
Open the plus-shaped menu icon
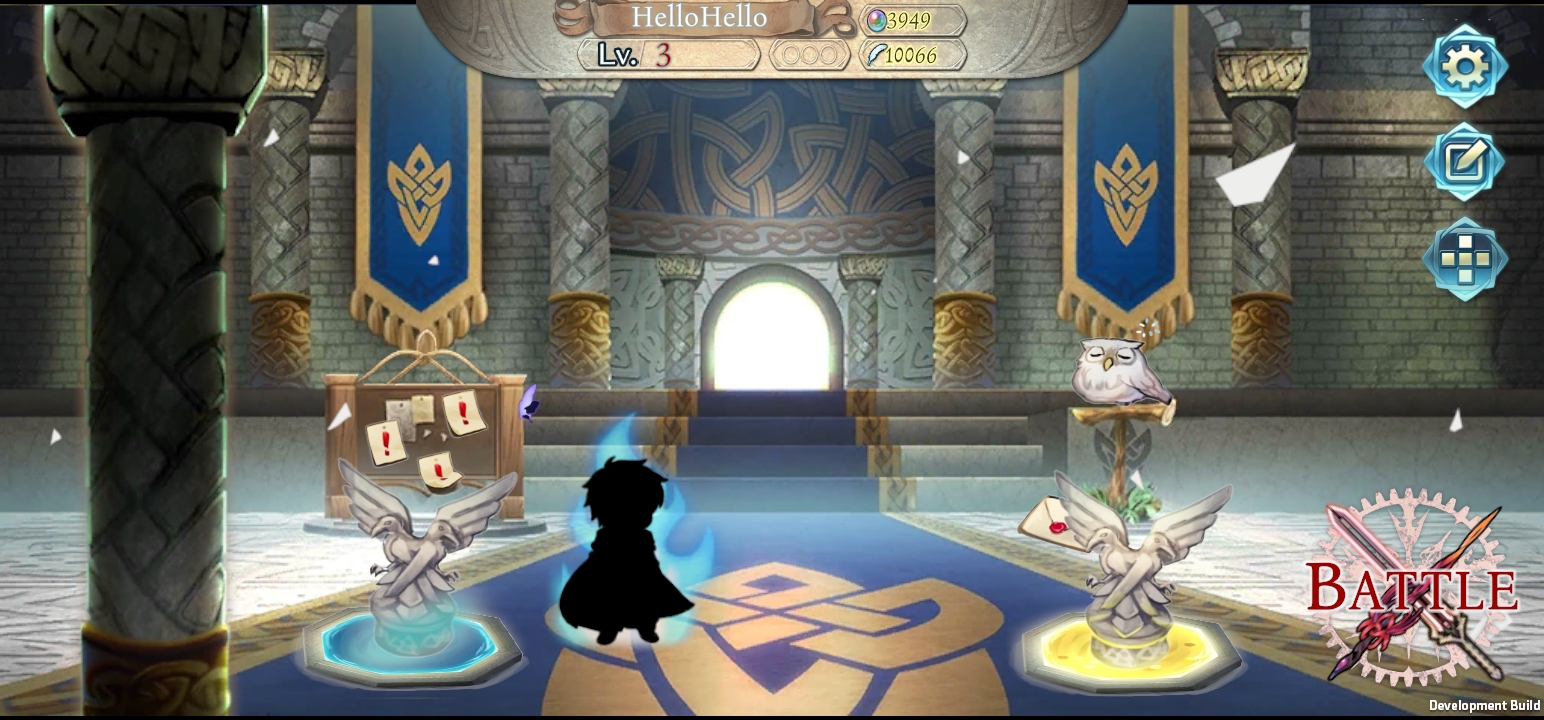(1464, 257)
